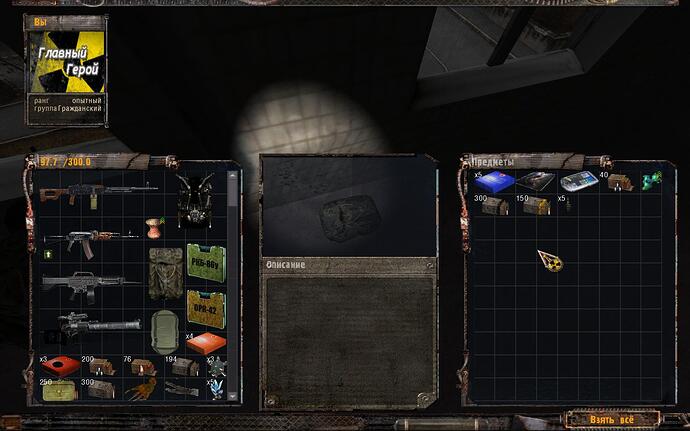The height and width of the screenshot is (431, 690).
Task: Take the white handheld PDA device from loot
Action: click(x=578, y=182)
